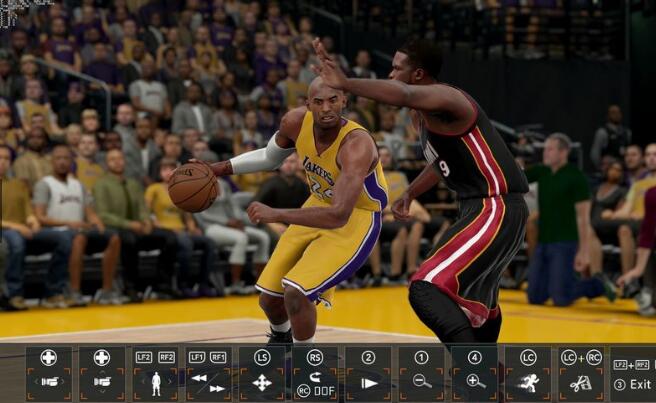656x403 pixels.
Task: Click the play replay arrow tile
Action: click(368, 373)
